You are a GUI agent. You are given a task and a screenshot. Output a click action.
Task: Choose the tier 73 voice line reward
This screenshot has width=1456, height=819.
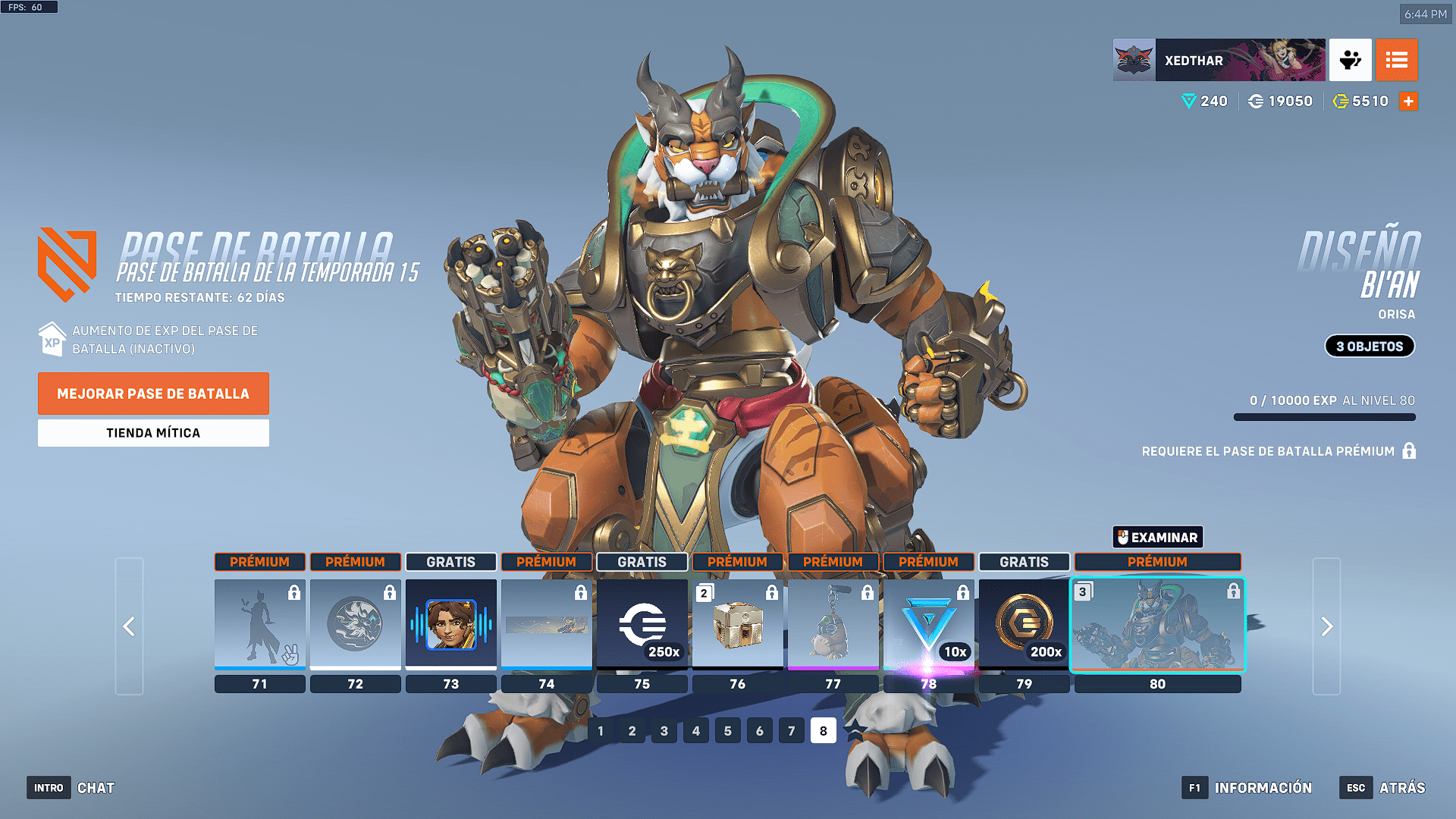451,624
